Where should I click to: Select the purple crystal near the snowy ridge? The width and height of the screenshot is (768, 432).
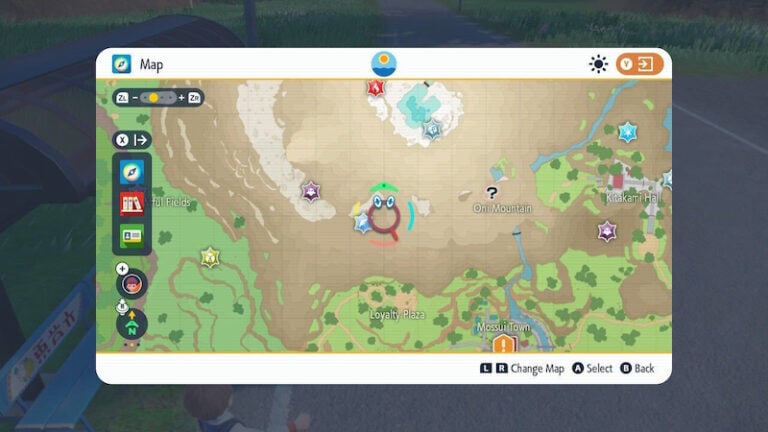pos(311,190)
